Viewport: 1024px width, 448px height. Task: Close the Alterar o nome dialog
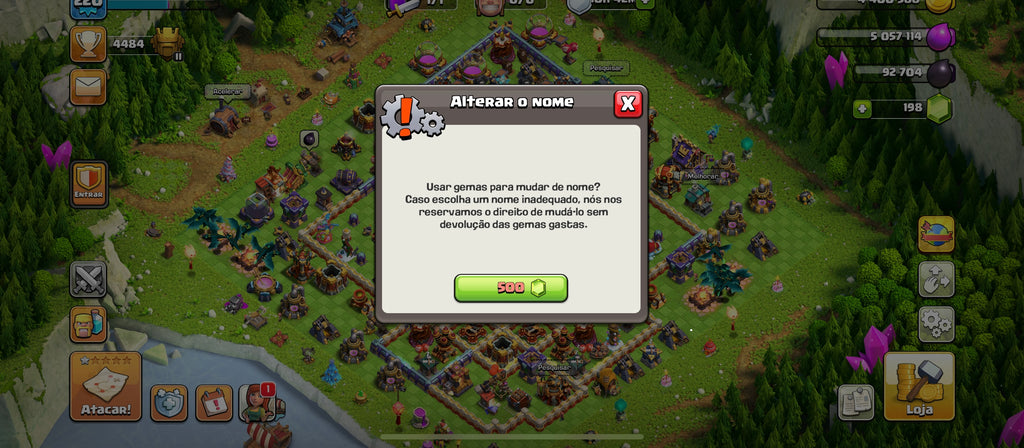point(627,103)
